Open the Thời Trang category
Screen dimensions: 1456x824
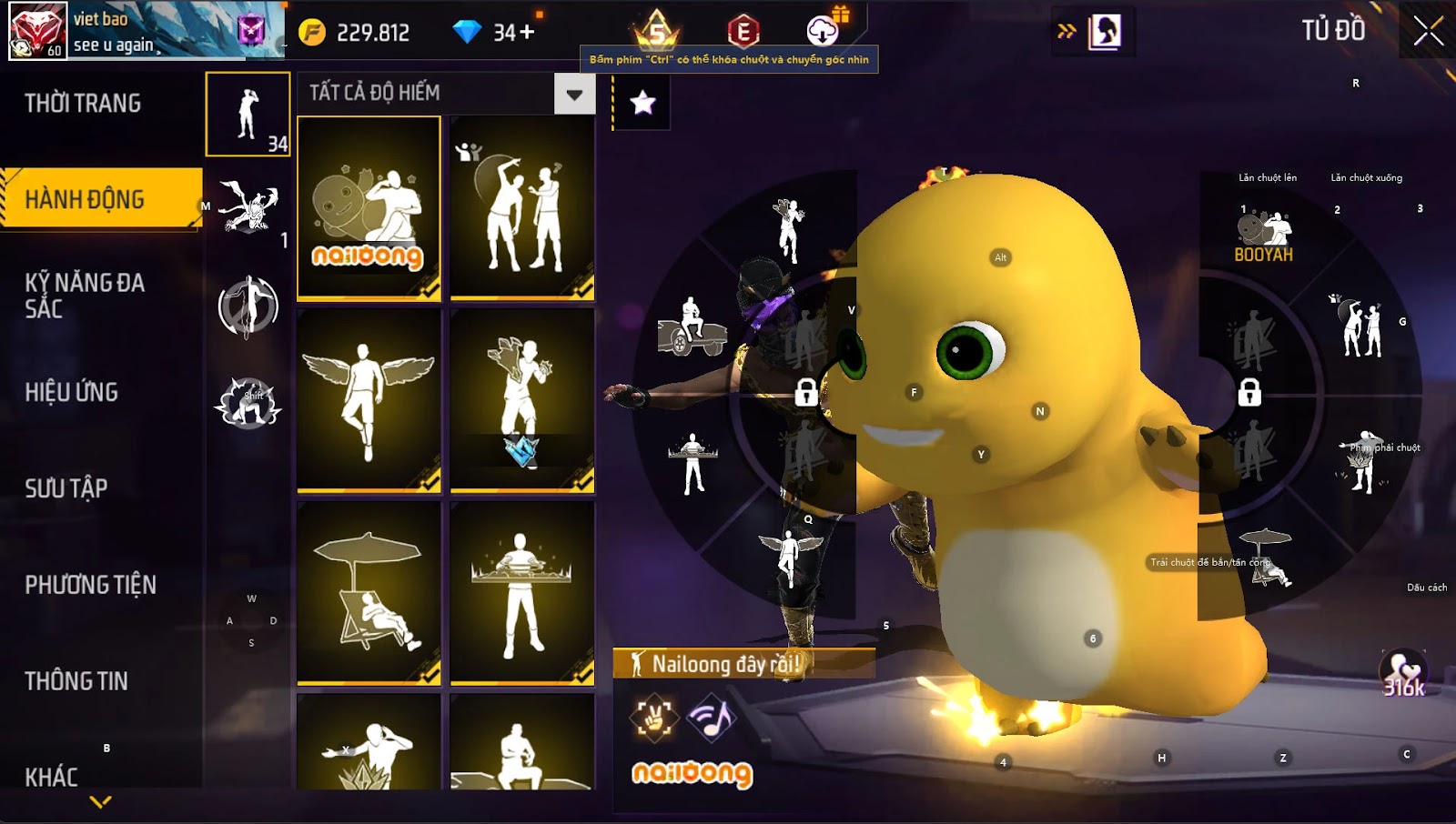(x=83, y=104)
